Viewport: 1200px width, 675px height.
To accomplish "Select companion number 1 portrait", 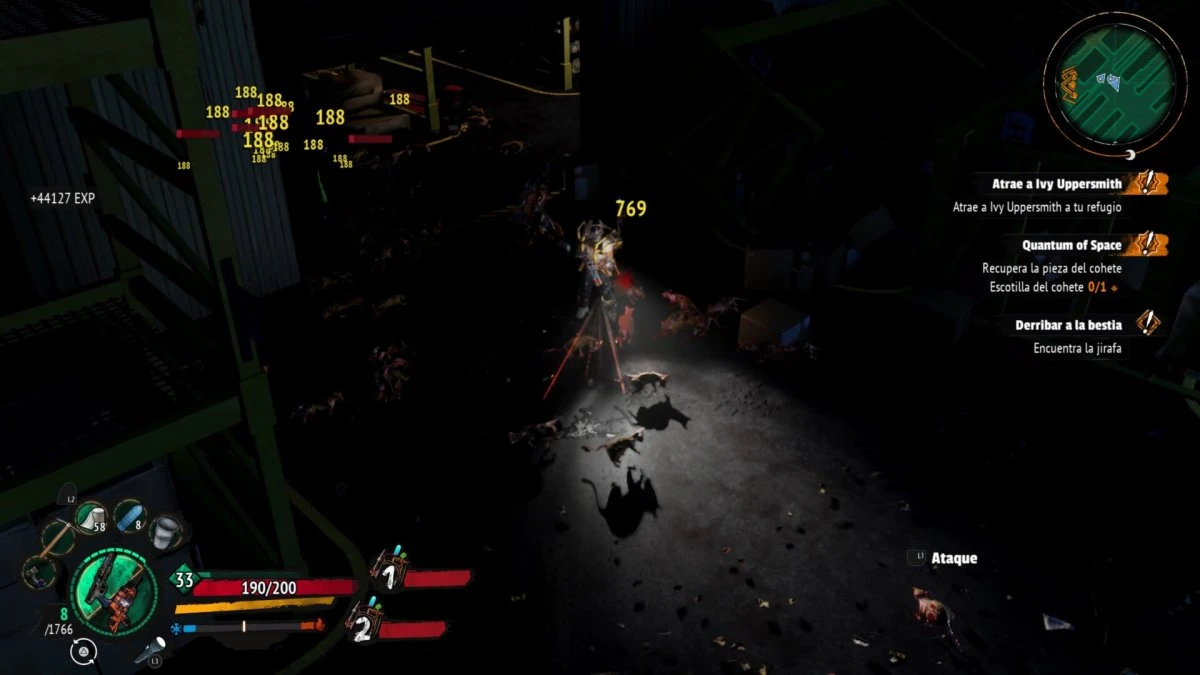I will tap(388, 574).
